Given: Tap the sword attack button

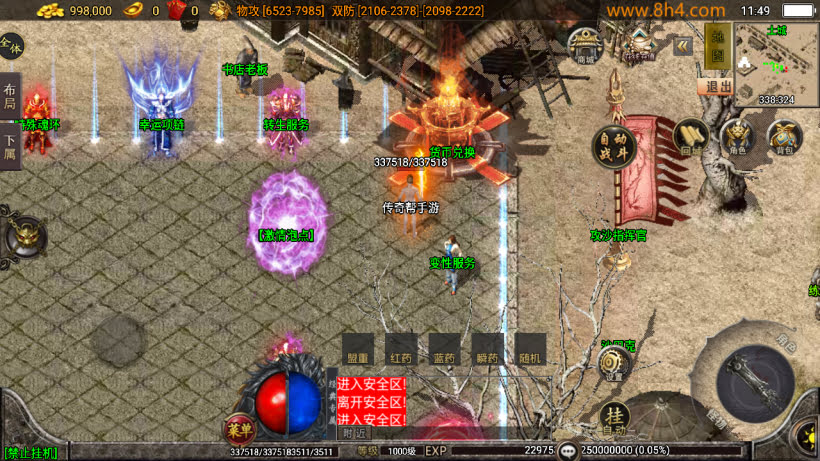Looking at the screenshot, I should [756, 383].
